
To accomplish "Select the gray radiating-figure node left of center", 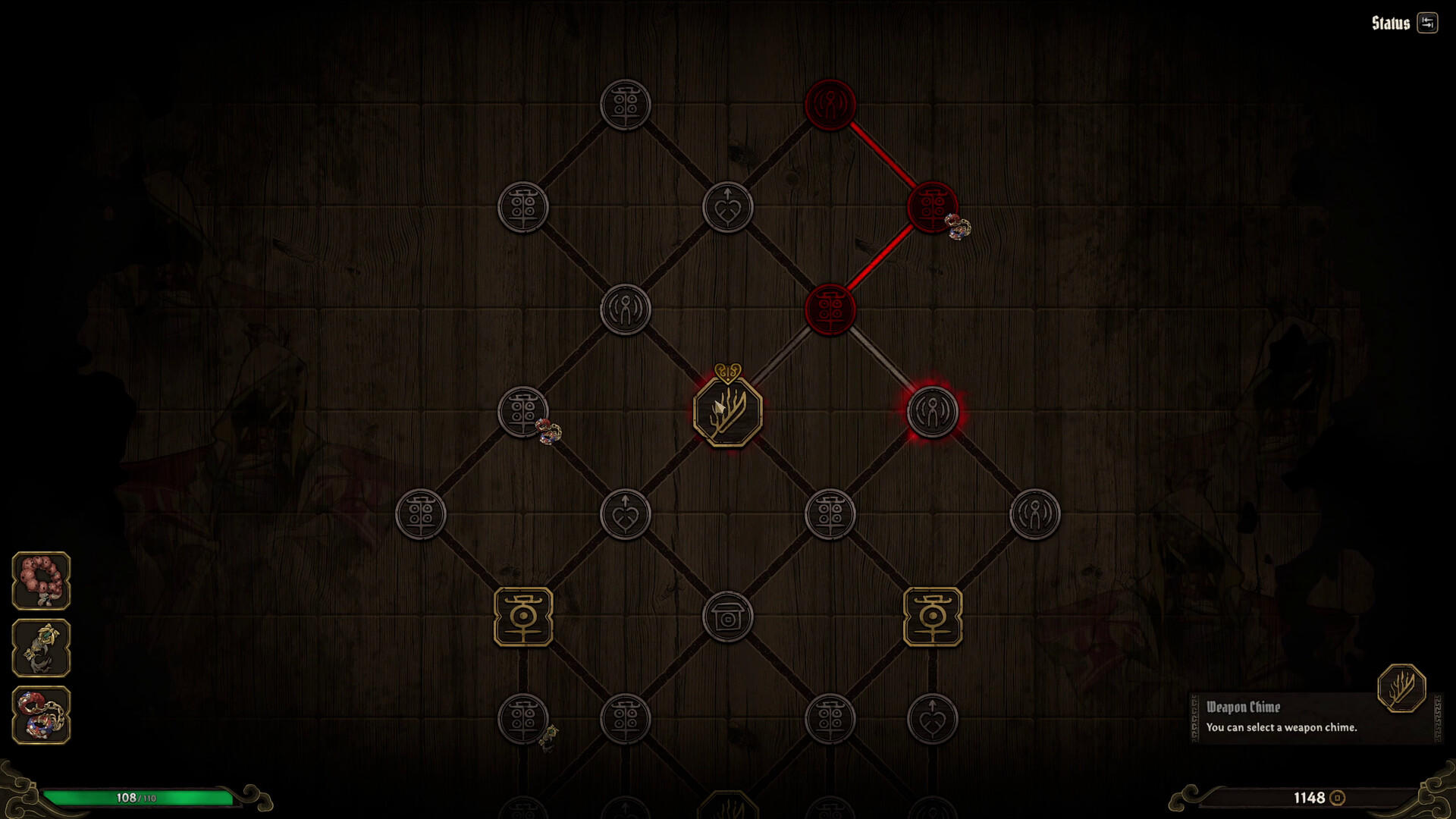I will 624,309.
